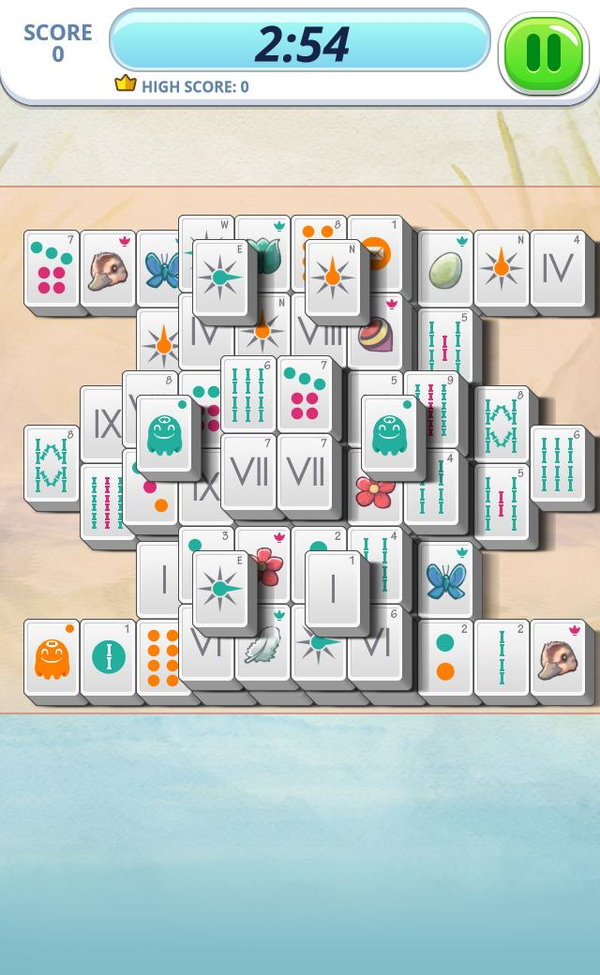600x975 pixels.
Task: Select the IX tile next to the teal ghost
Action: tap(105, 425)
